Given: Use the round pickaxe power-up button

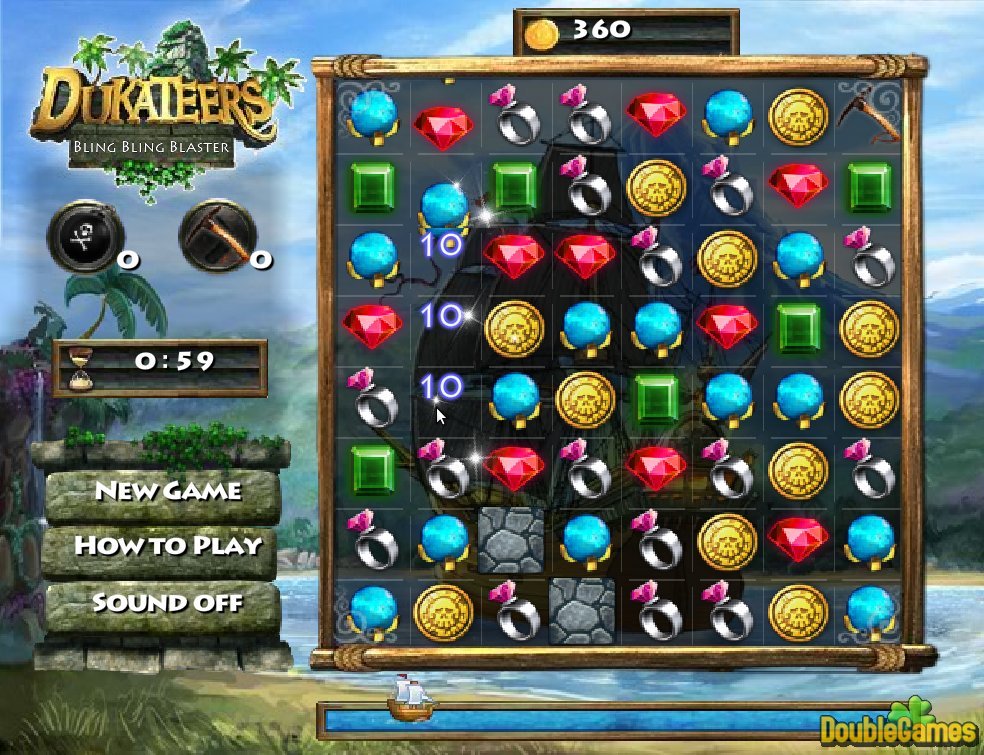Looking at the screenshot, I should pyautogui.click(x=212, y=234).
